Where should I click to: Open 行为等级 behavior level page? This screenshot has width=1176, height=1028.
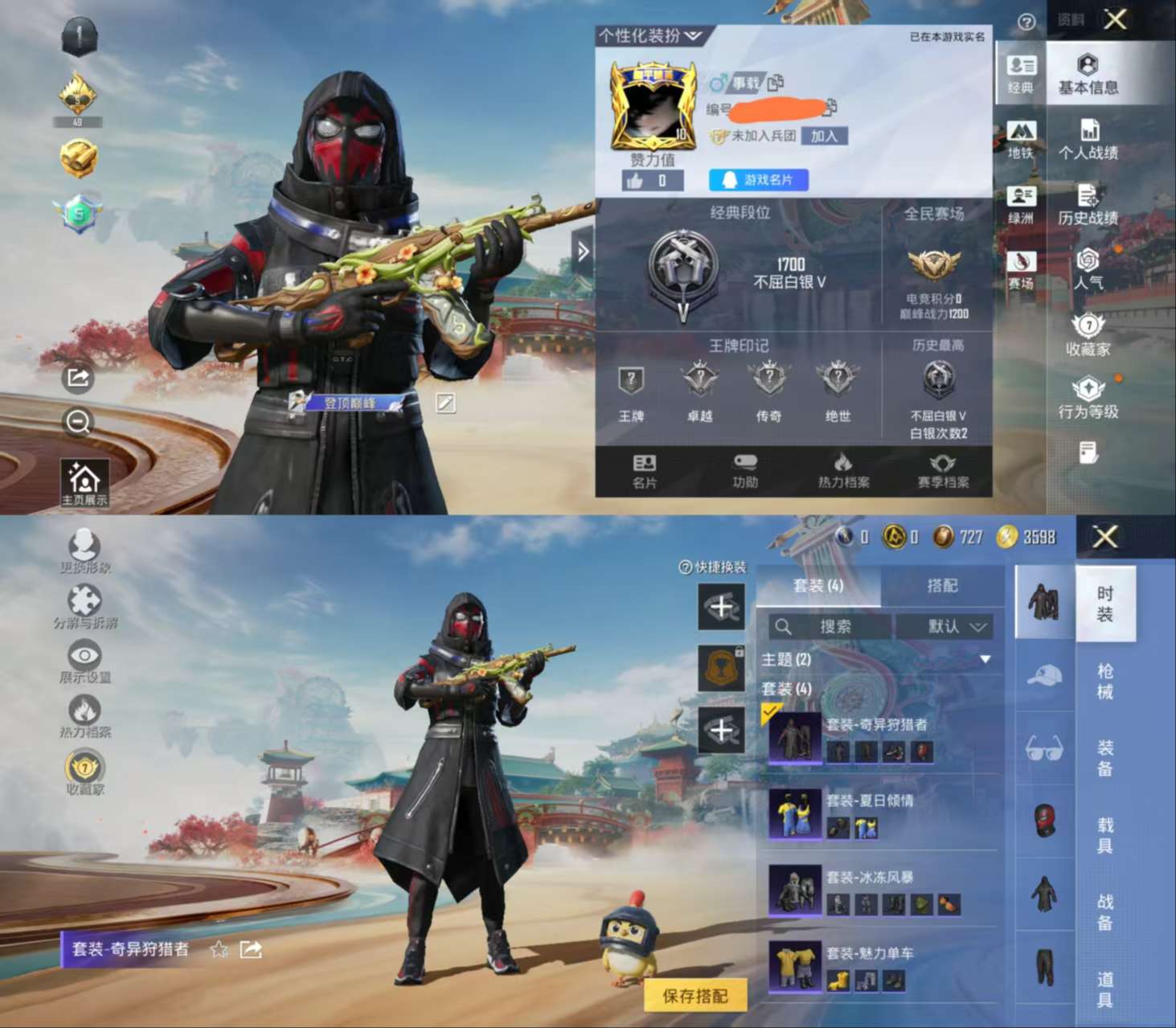(x=1088, y=399)
